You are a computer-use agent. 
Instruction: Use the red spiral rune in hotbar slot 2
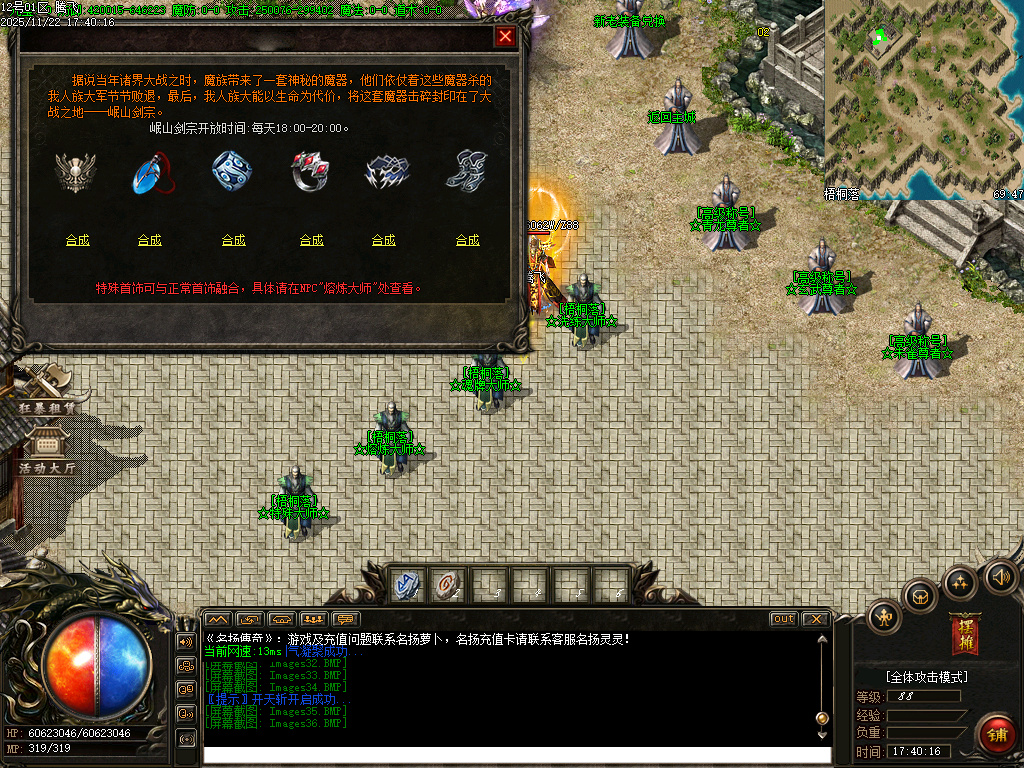click(447, 585)
